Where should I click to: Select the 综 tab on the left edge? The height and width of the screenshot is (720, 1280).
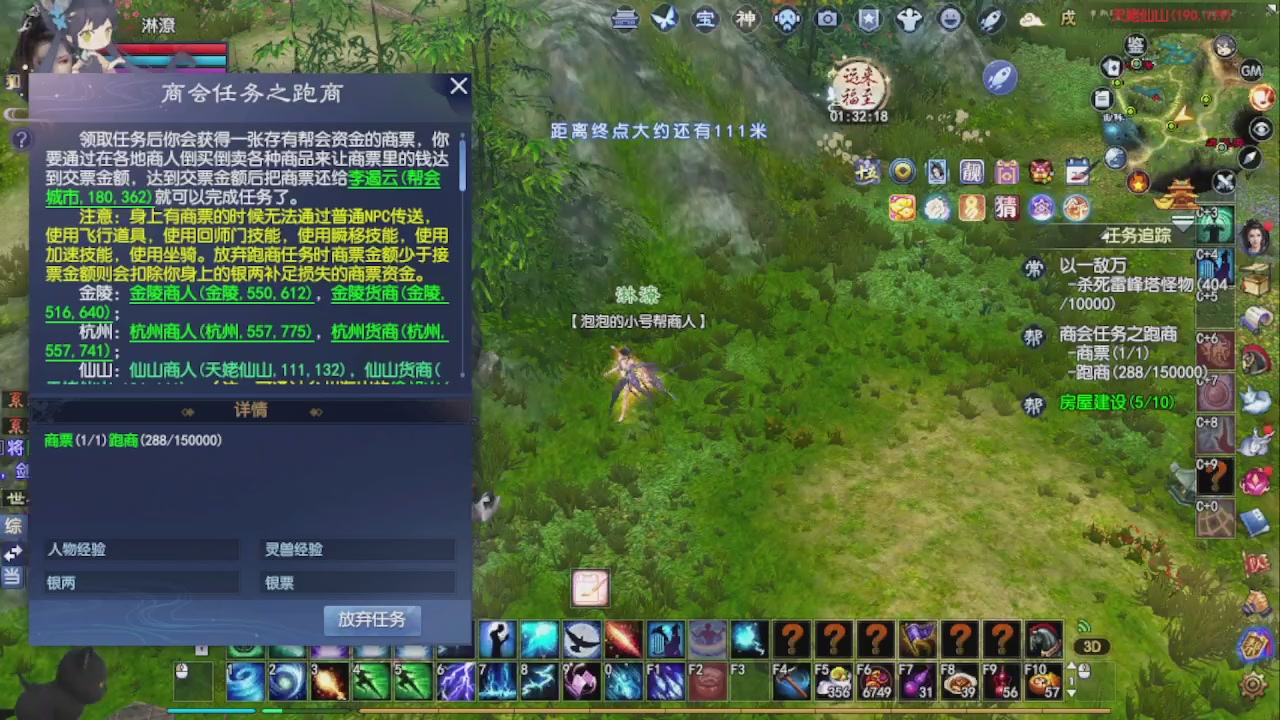pos(13,525)
